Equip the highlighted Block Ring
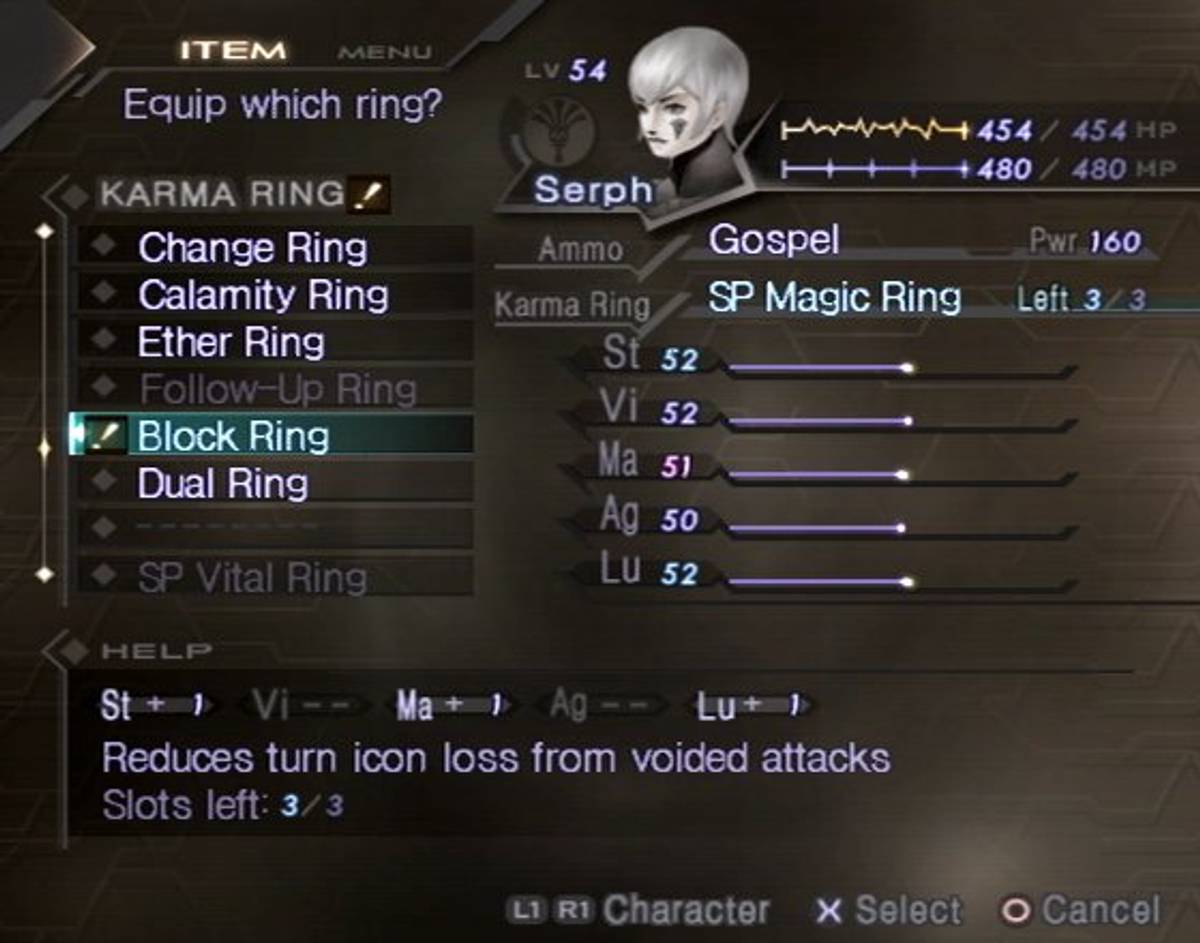This screenshot has height=943, width=1200. tap(233, 436)
